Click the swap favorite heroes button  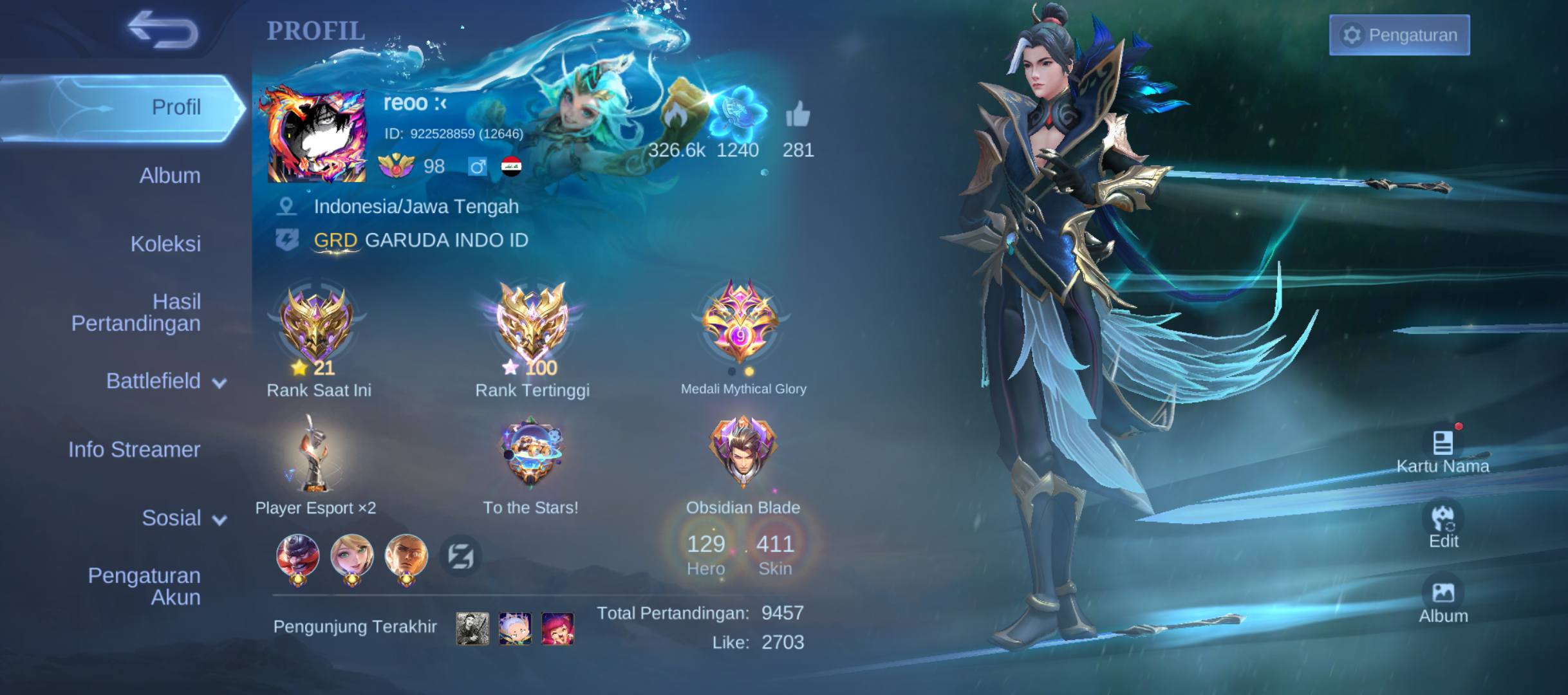pos(461,556)
